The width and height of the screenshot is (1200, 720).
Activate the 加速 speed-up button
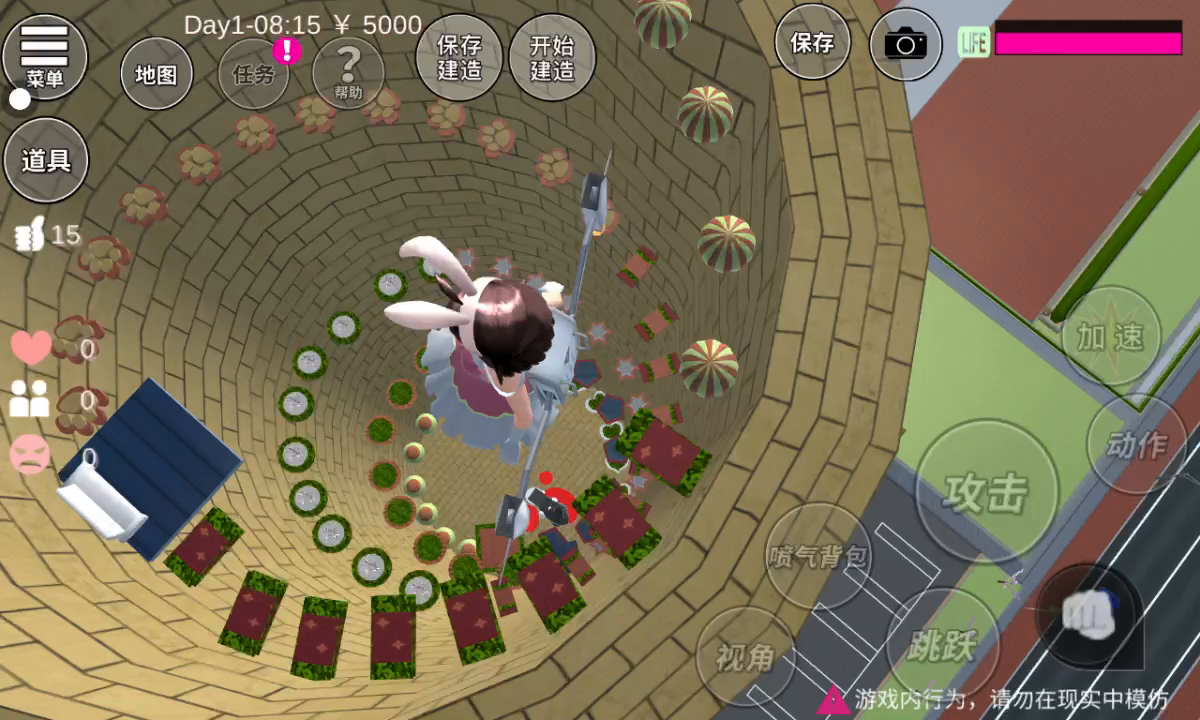coord(1110,337)
